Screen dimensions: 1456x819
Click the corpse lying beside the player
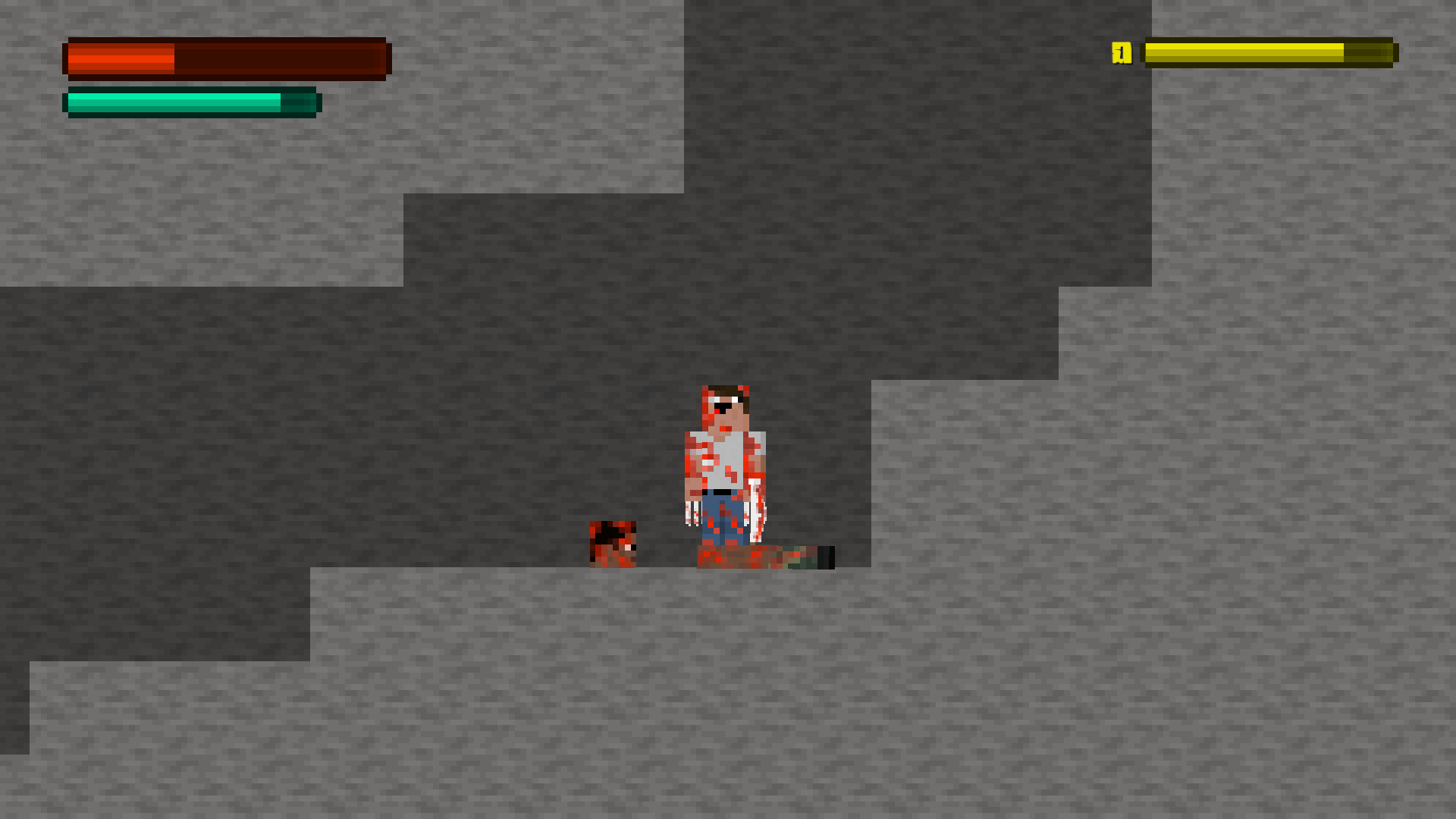pyautogui.click(x=766, y=557)
